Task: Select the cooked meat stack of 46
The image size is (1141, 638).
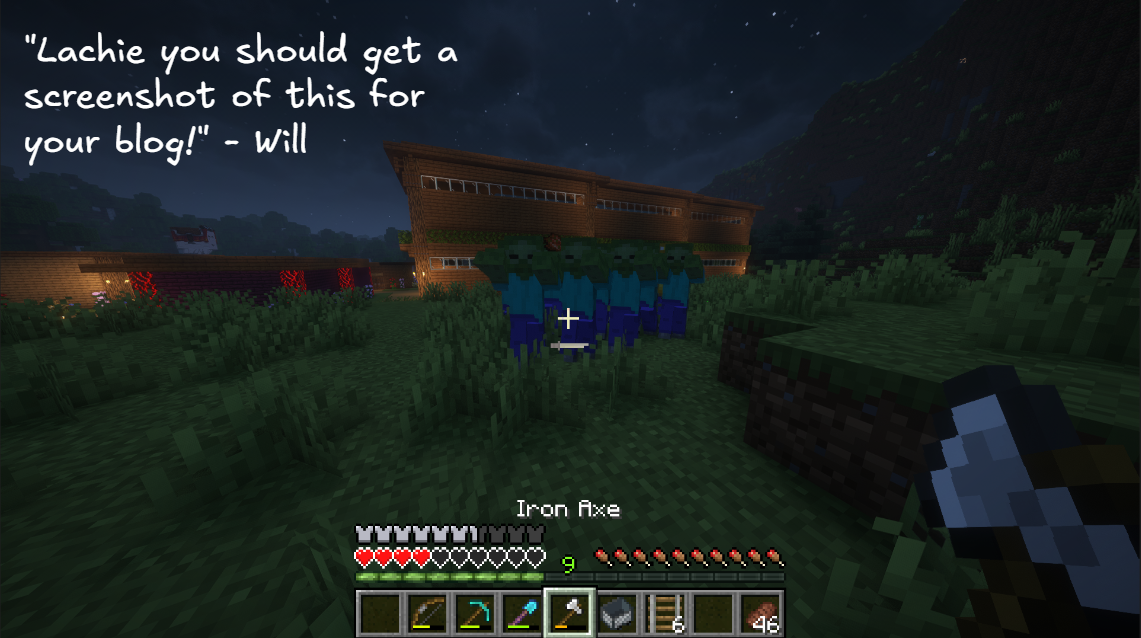Action: (759, 612)
